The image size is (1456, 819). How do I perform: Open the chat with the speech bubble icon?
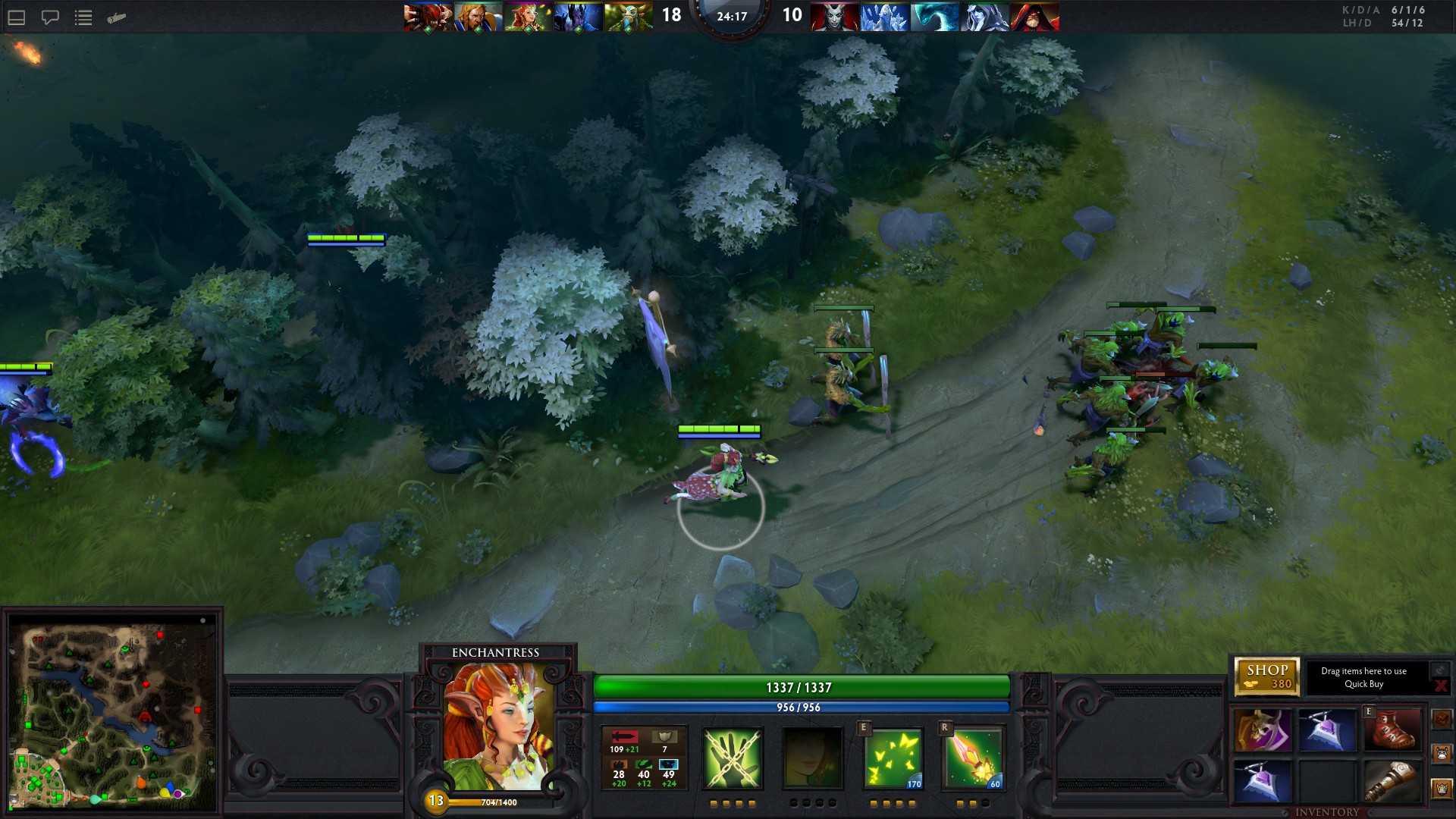point(50,17)
